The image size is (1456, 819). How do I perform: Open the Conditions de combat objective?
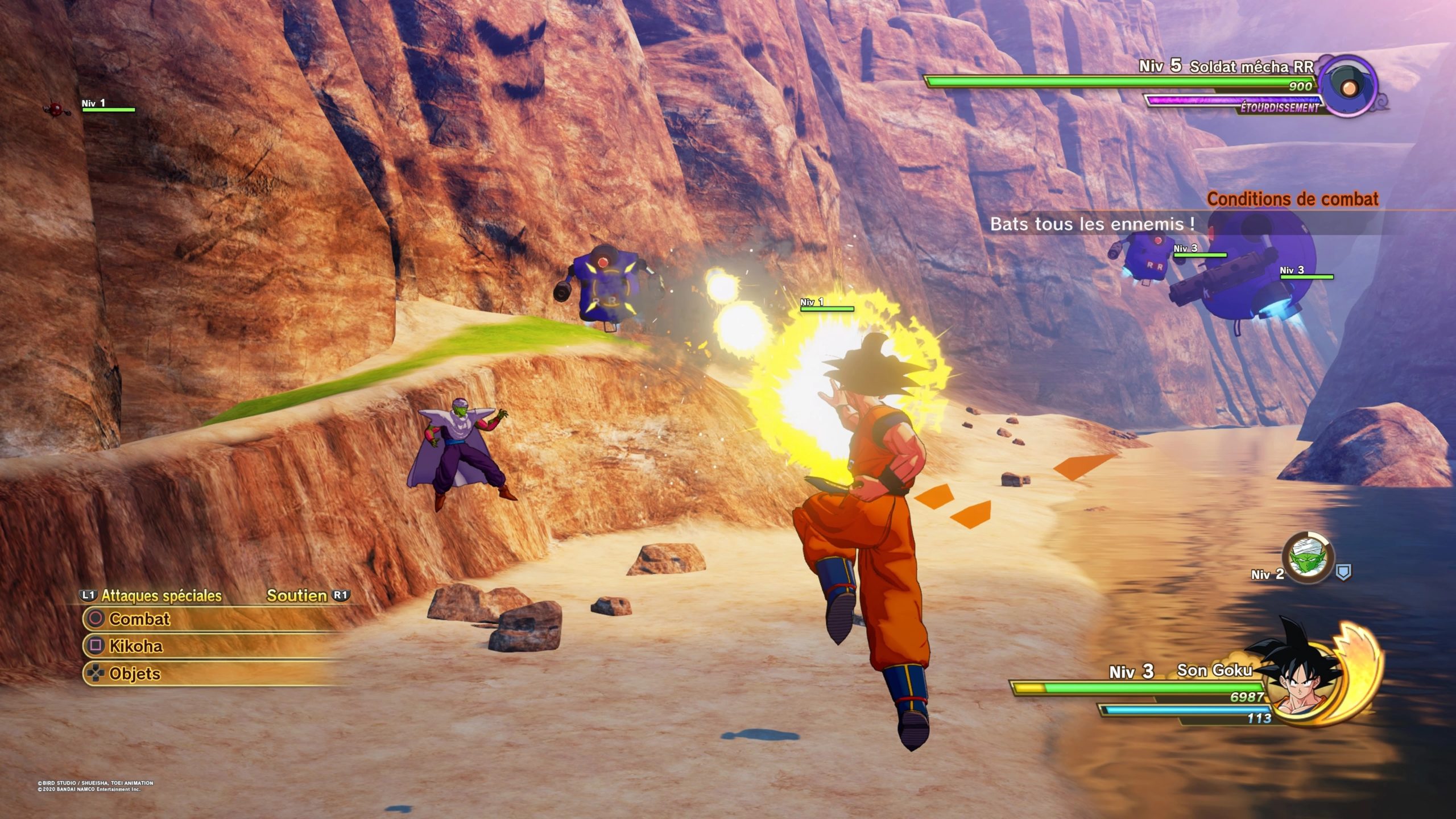[1292, 199]
